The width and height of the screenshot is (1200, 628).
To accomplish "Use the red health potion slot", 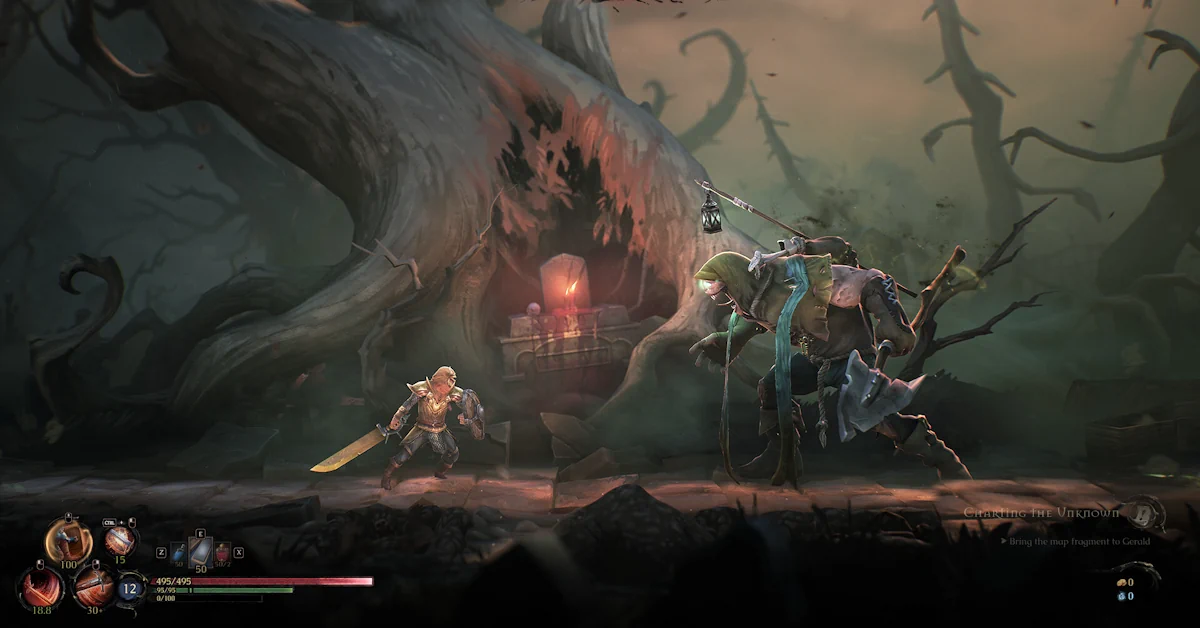I will click(222, 551).
